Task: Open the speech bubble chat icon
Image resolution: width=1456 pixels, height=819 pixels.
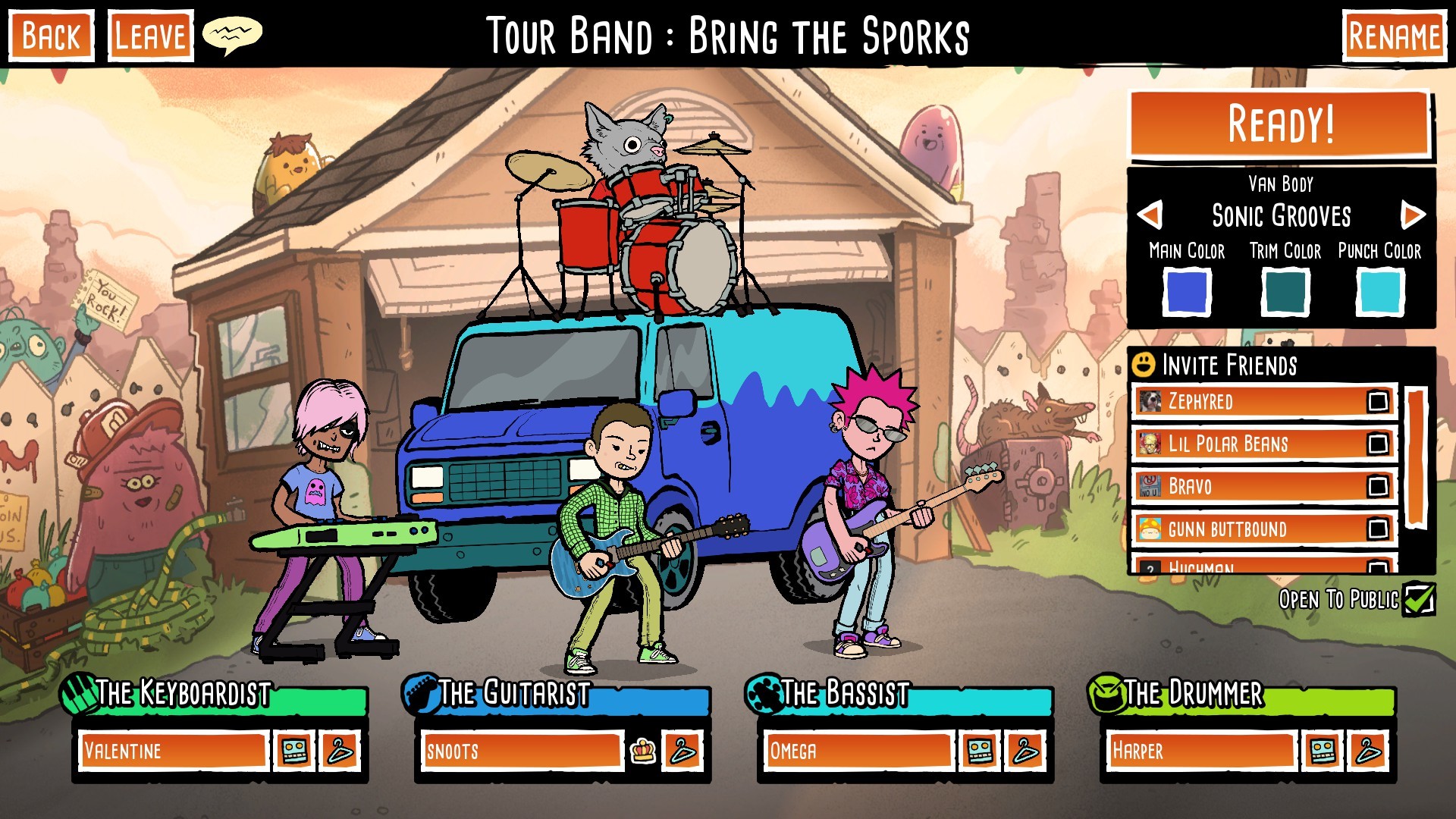Action: [233, 33]
